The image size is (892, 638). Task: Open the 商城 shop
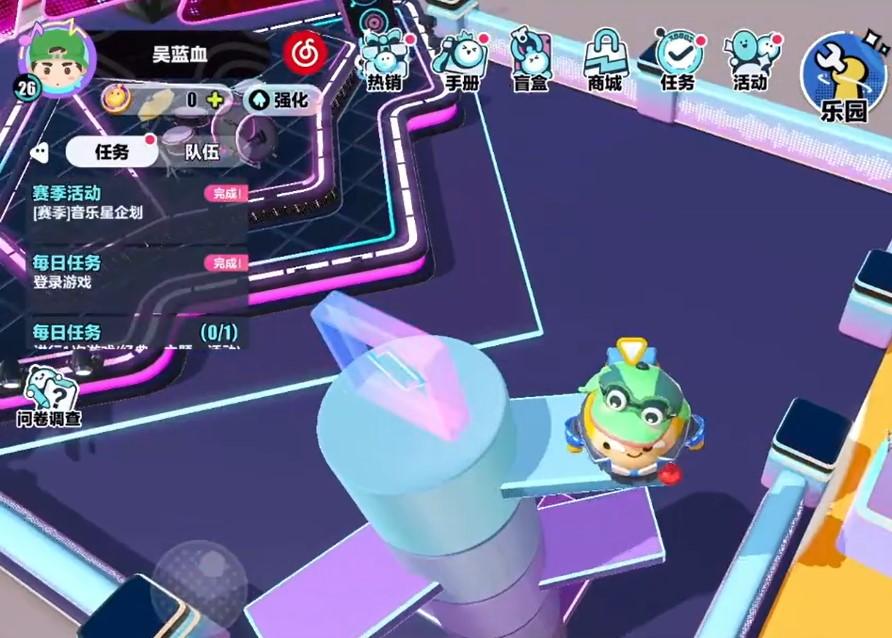604,60
